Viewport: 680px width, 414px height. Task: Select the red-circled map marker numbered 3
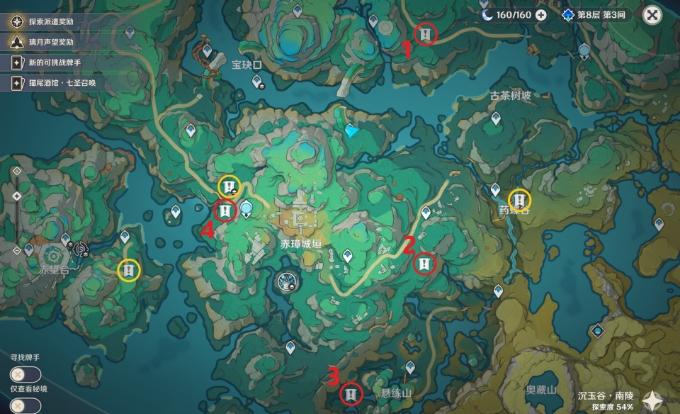(351, 394)
